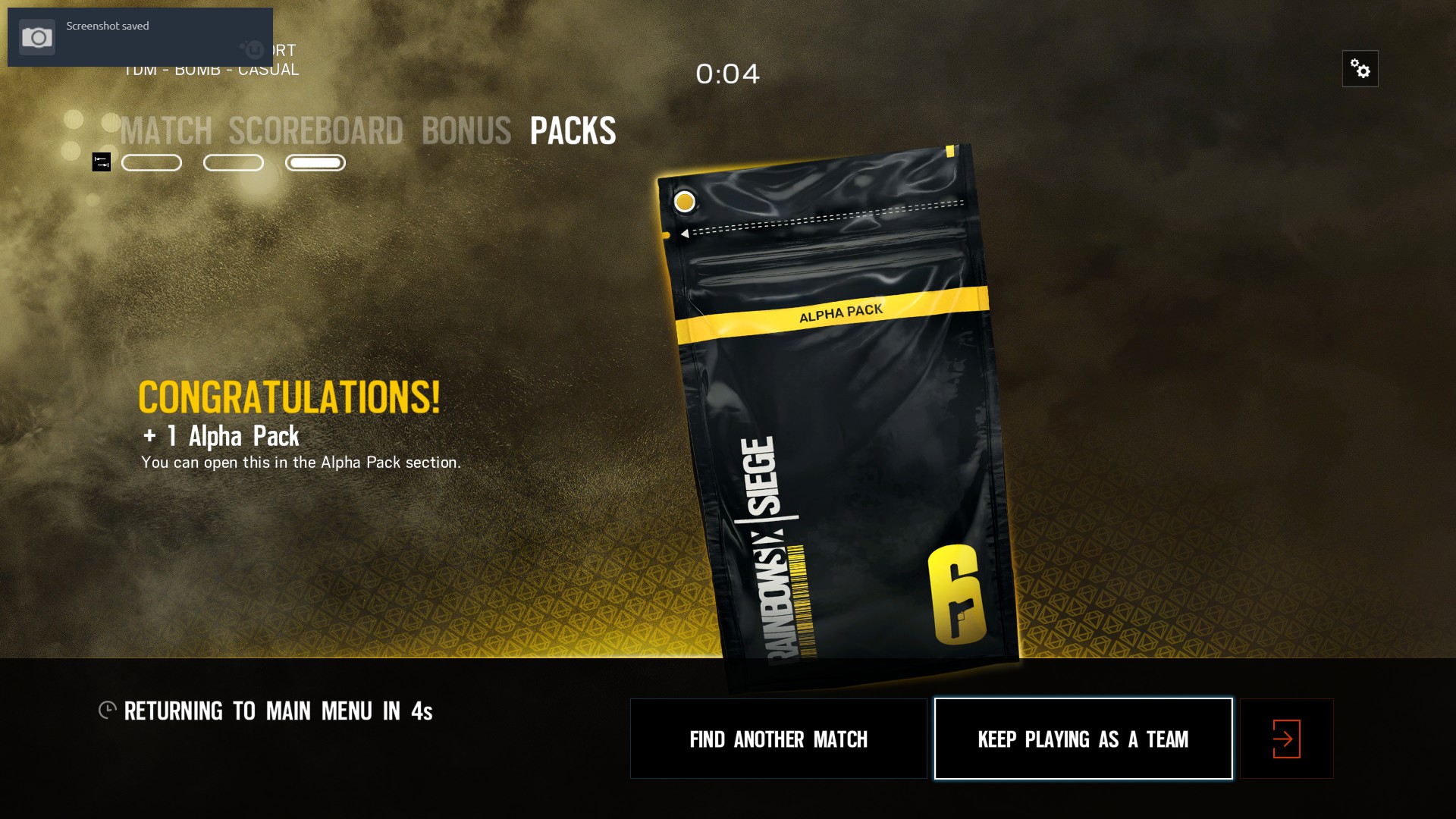Select the first page indicator pill
The height and width of the screenshot is (819, 1456).
coord(151,162)
